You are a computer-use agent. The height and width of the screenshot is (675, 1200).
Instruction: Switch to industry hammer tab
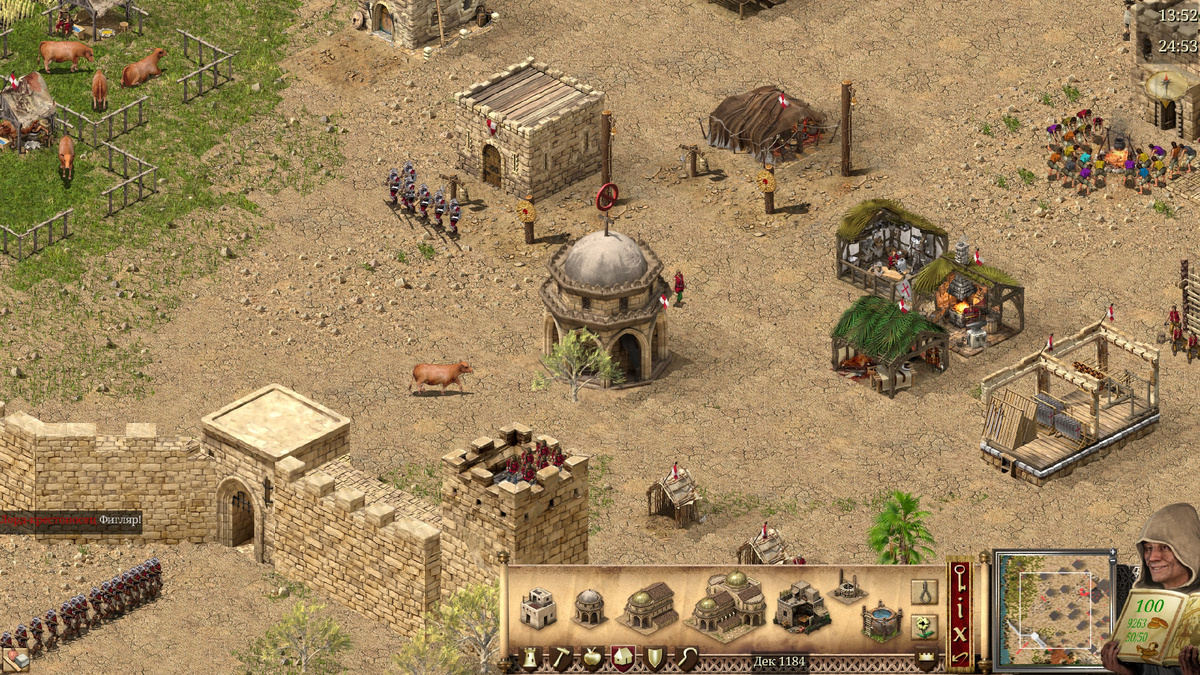562,659
